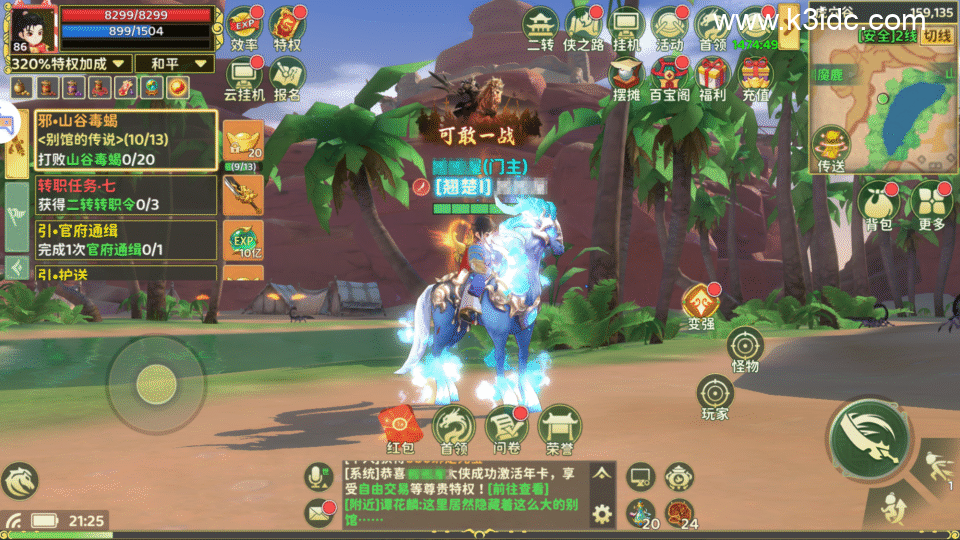The height and width of the screenshot is (540, 960).
Task: Open the 更多 more menu
Action: click(930, 203)
